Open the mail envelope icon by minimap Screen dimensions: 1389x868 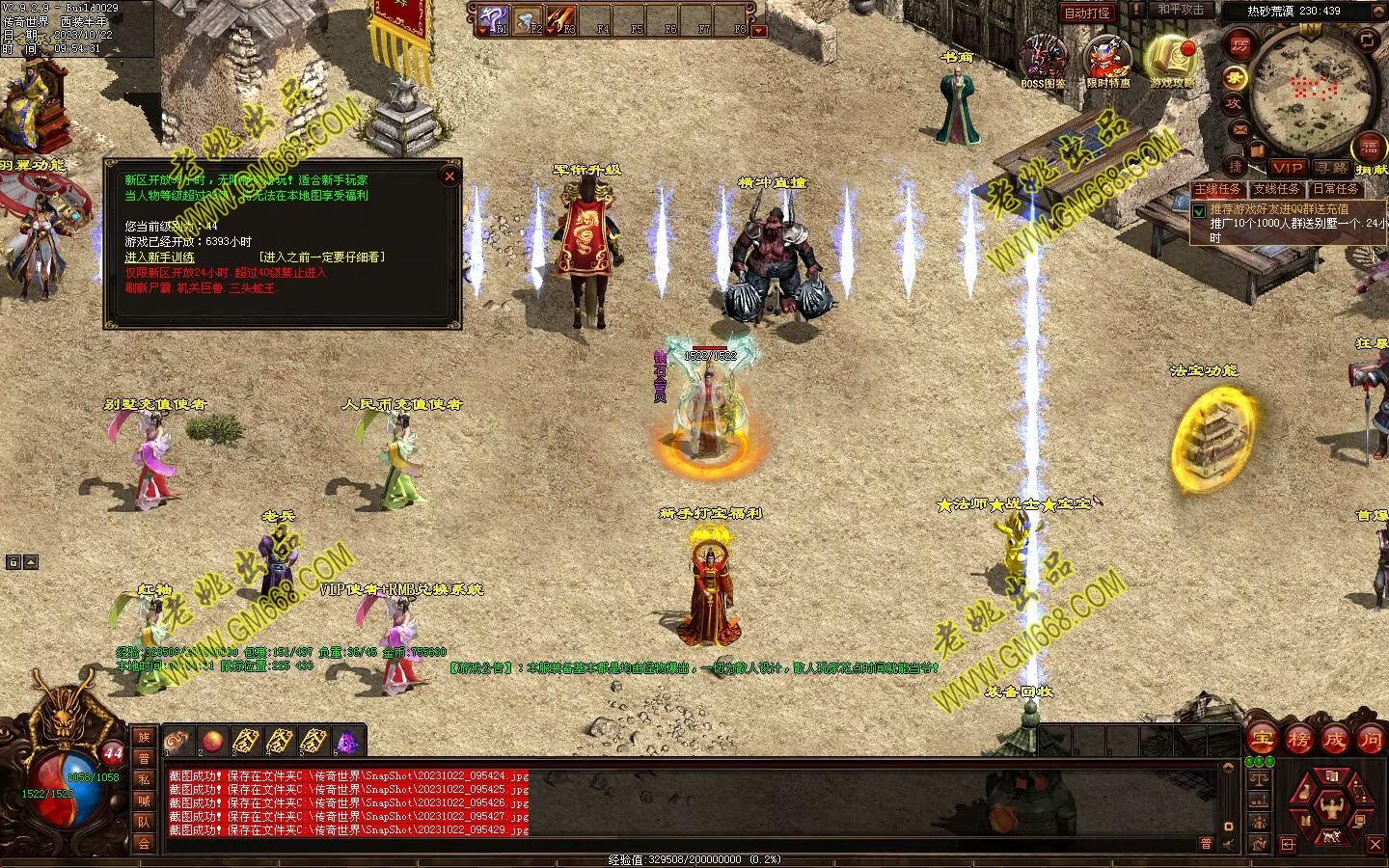click(x=1240, y=128)
